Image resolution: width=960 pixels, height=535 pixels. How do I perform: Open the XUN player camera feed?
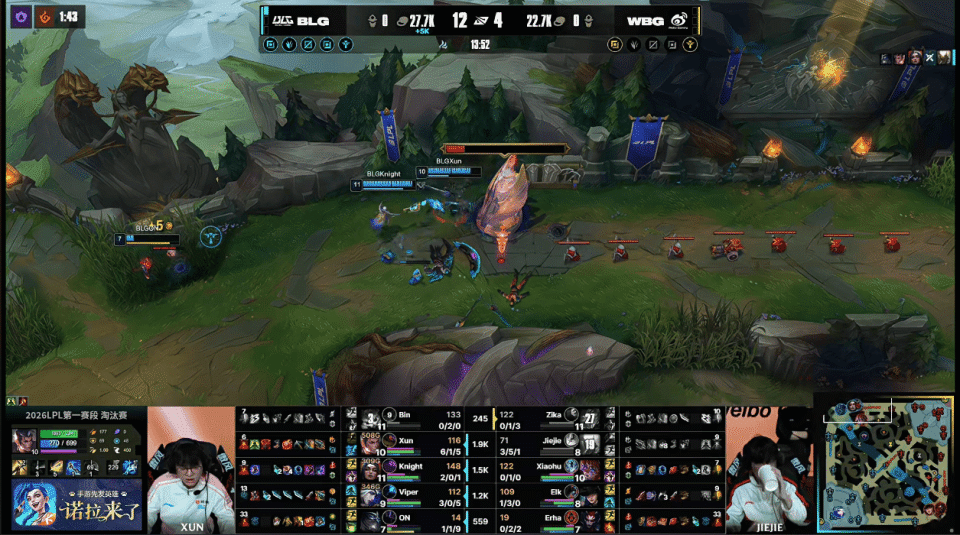click(191, 470)
